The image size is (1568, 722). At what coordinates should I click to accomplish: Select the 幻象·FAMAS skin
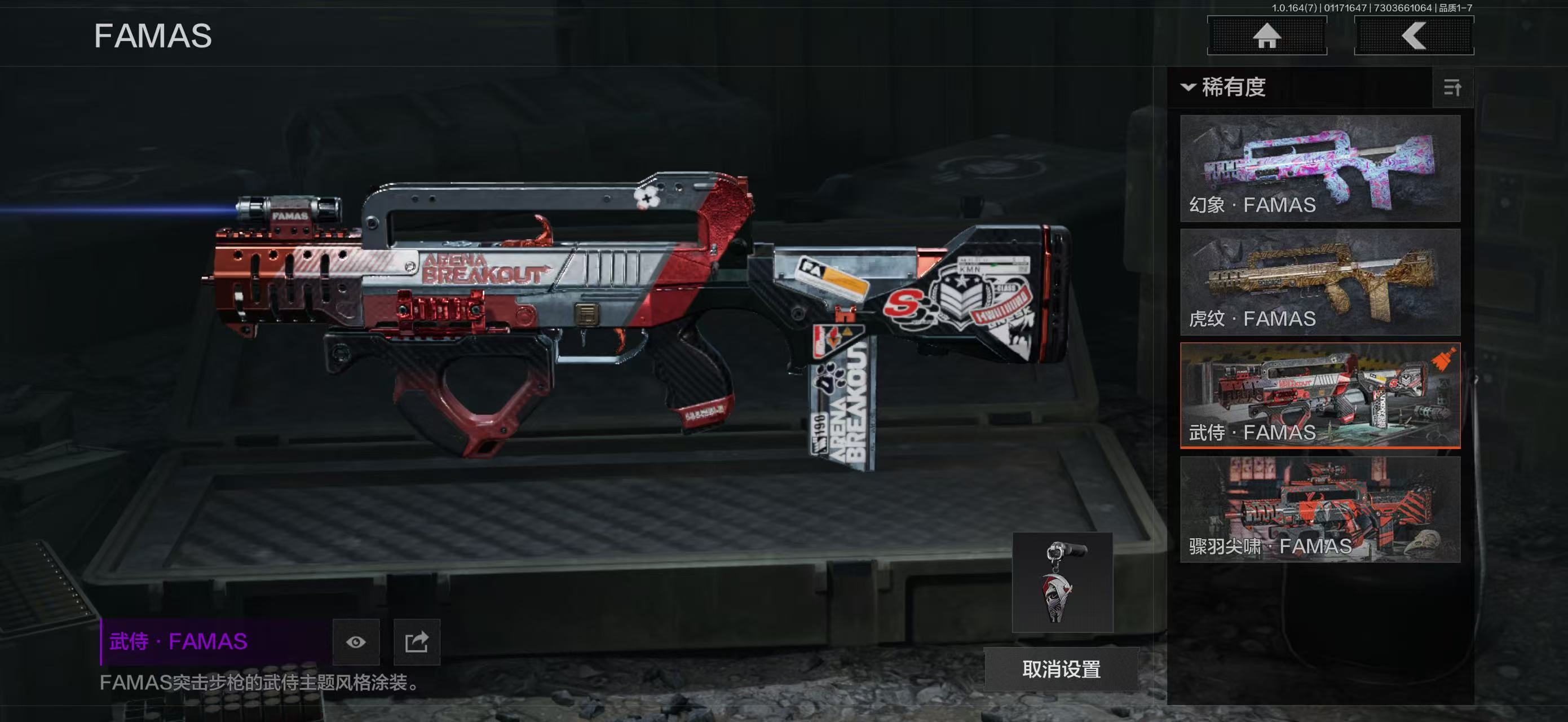pos(1320,168)
